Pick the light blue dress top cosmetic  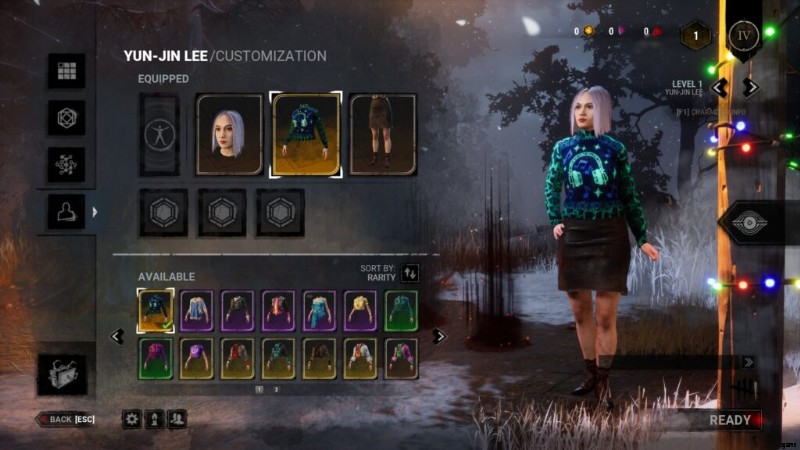point(319,310)
